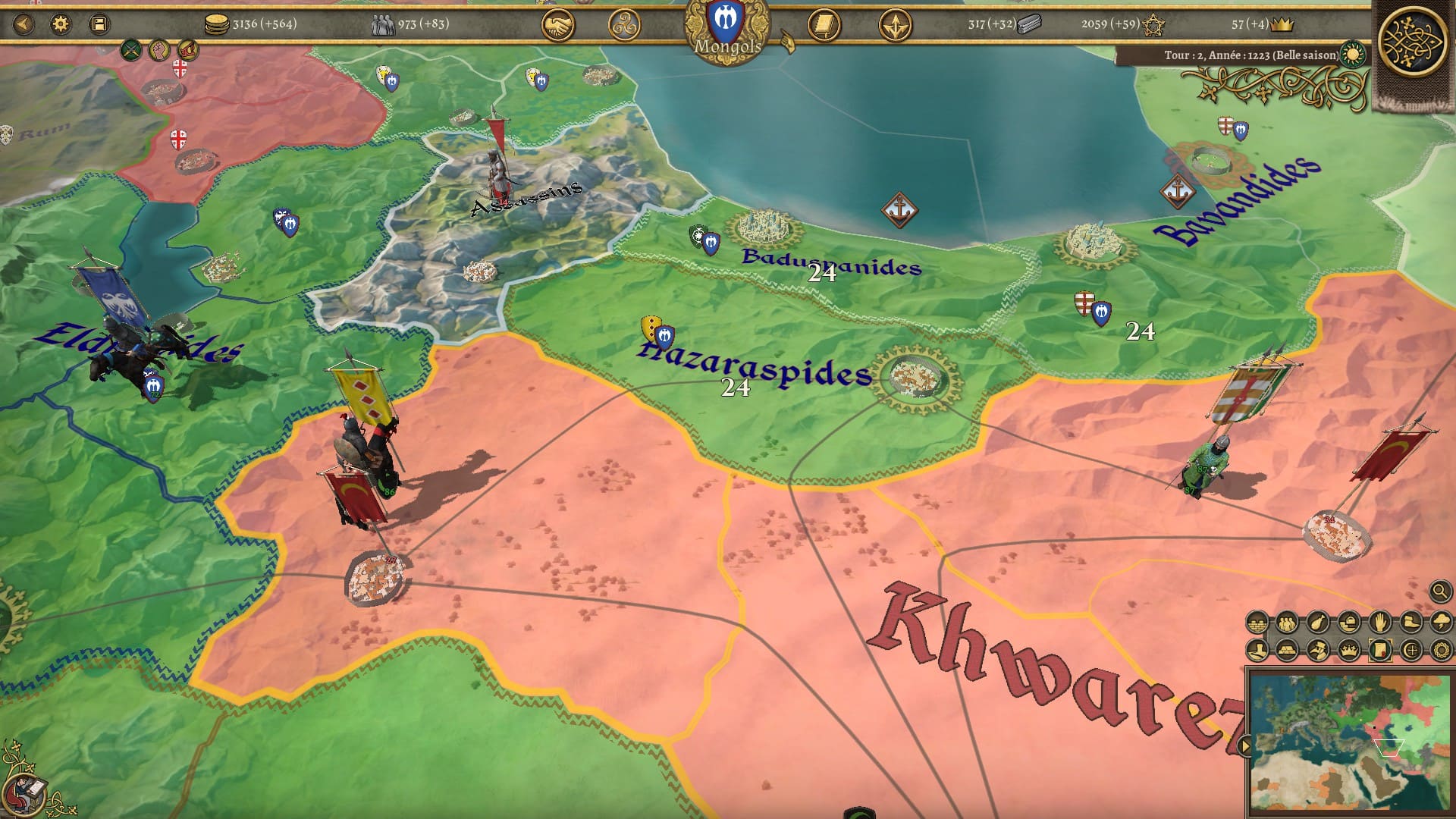Open the triskelion spiral panel
Screen dimensions: 1456x819
click(624, 26)
